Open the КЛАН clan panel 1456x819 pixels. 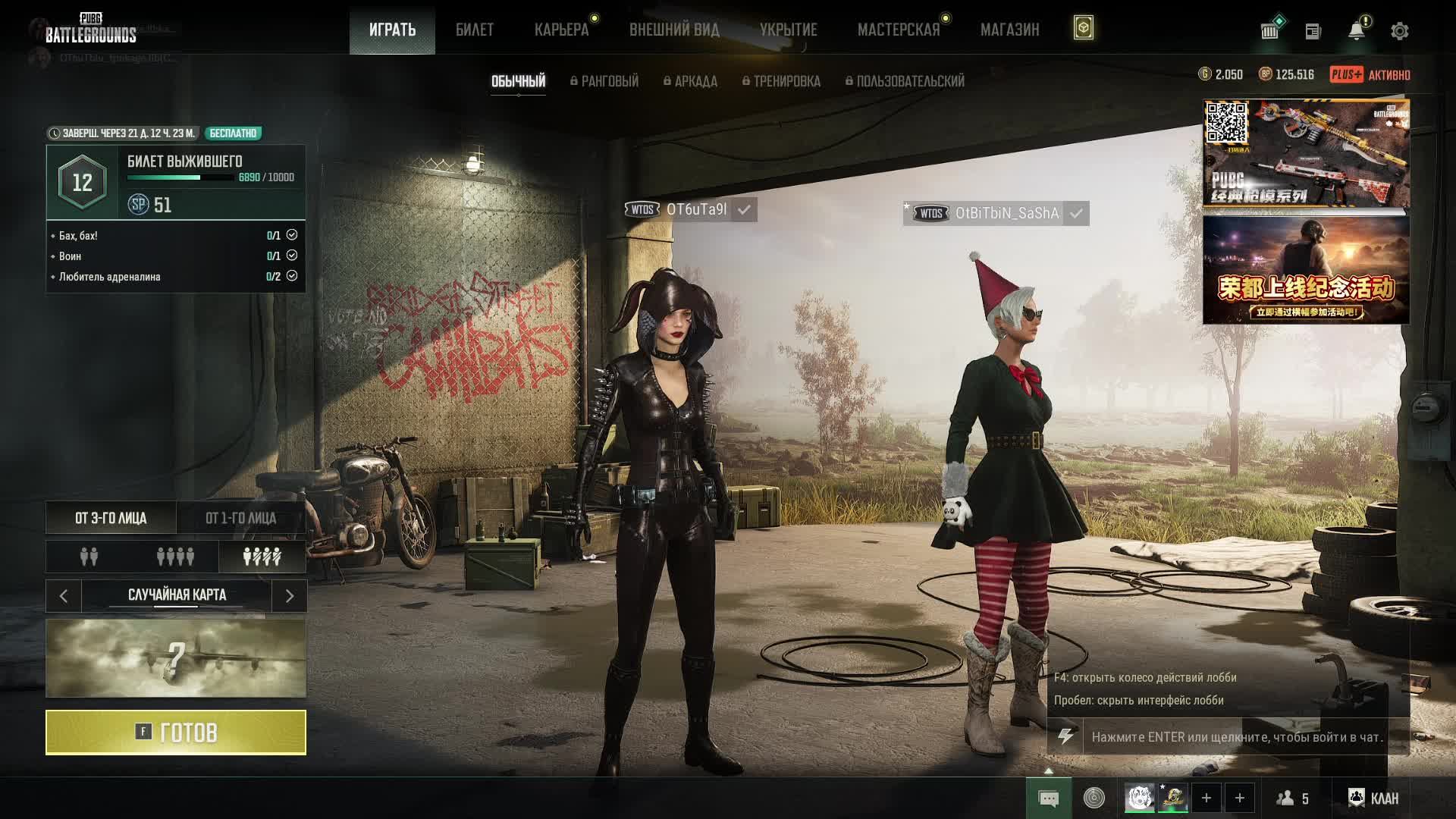(1373, 798)
